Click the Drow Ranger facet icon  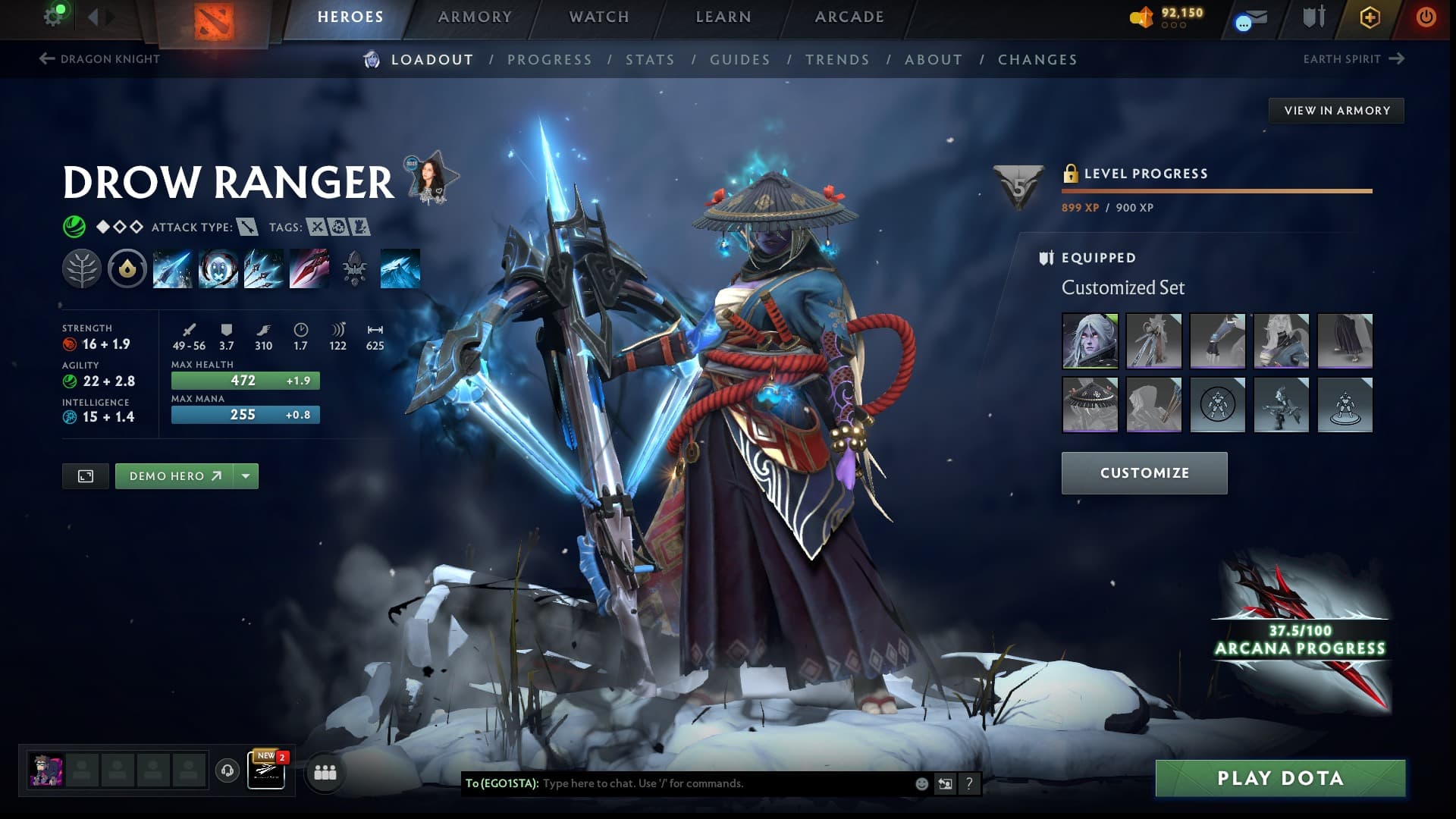127,268
